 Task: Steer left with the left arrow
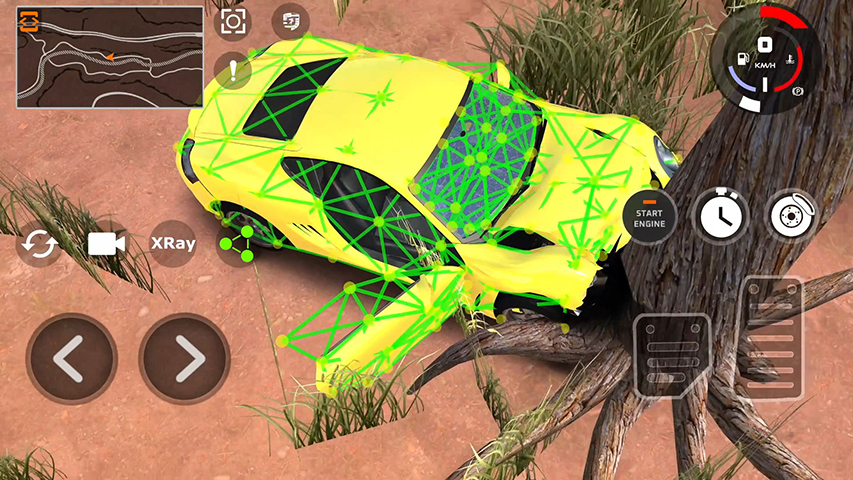71,359
